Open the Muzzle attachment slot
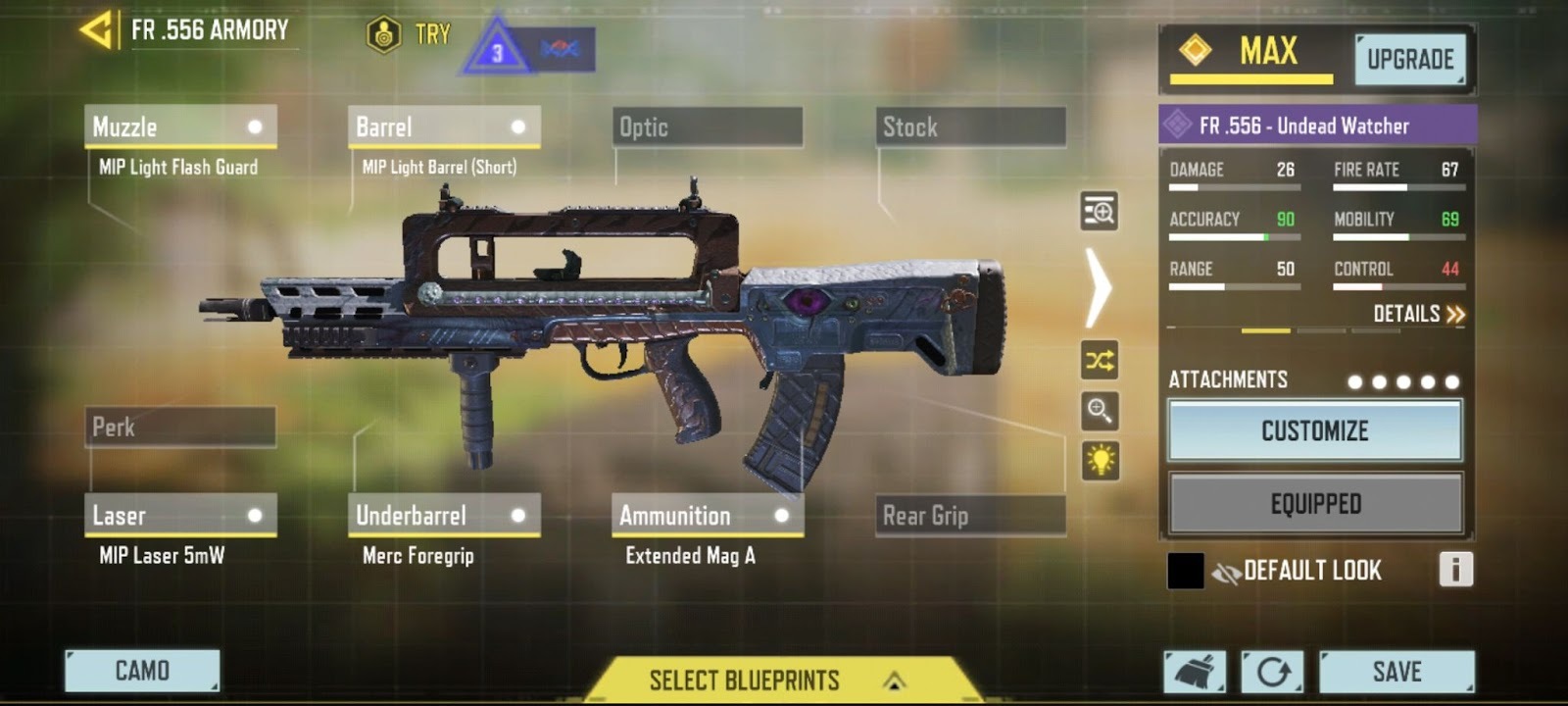Screen dimensions: 1568x706 180,127
